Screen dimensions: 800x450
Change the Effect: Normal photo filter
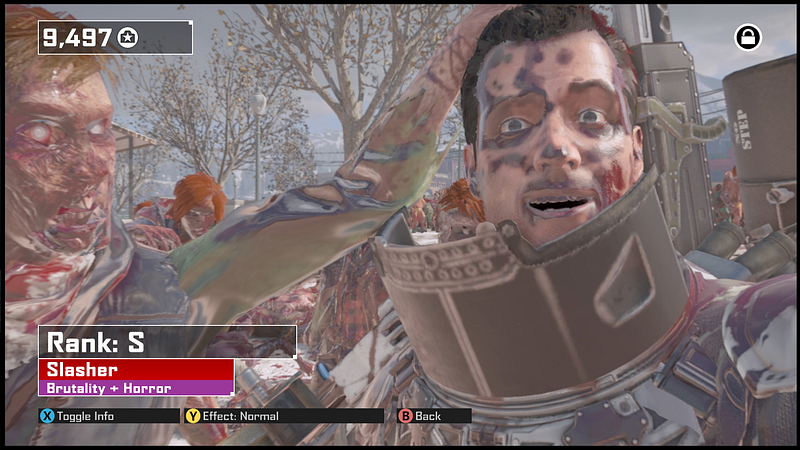click(232, 416)
